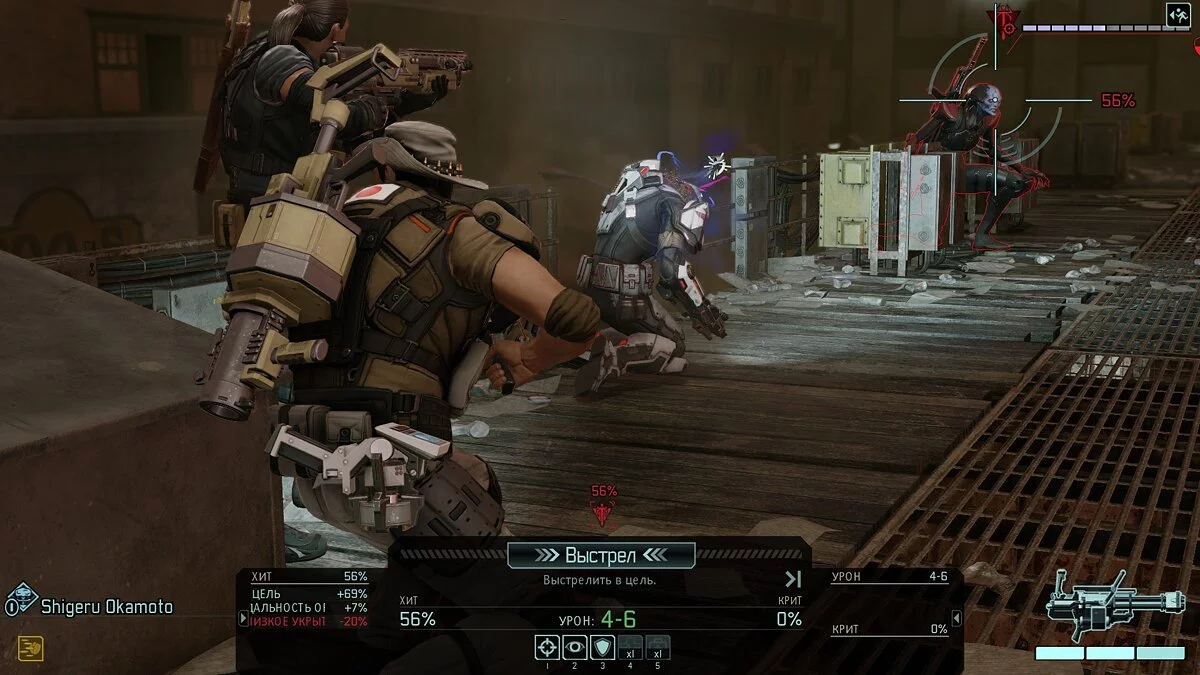1200x675 pixels.
Task: Select the crosshair fire weapon ability
Action: (546, 647)
